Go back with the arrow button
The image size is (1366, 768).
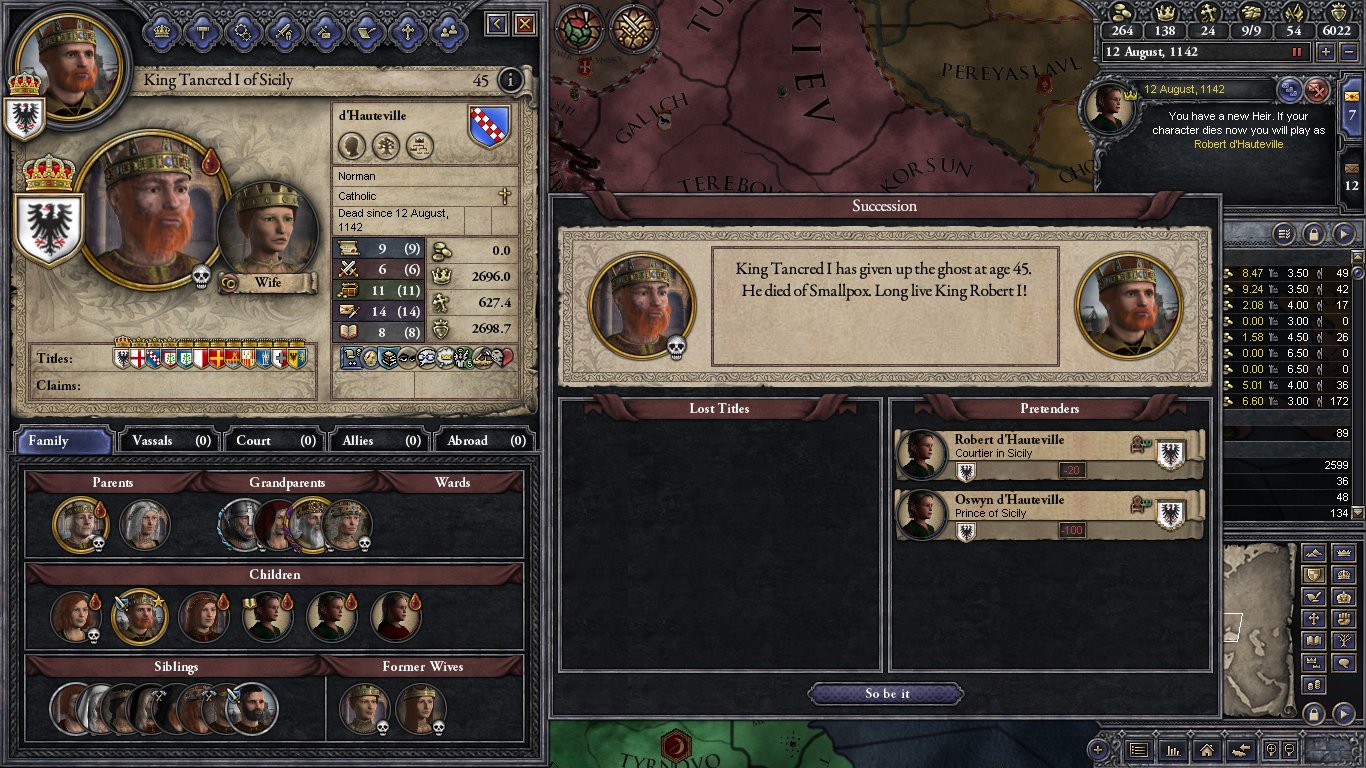497,24
